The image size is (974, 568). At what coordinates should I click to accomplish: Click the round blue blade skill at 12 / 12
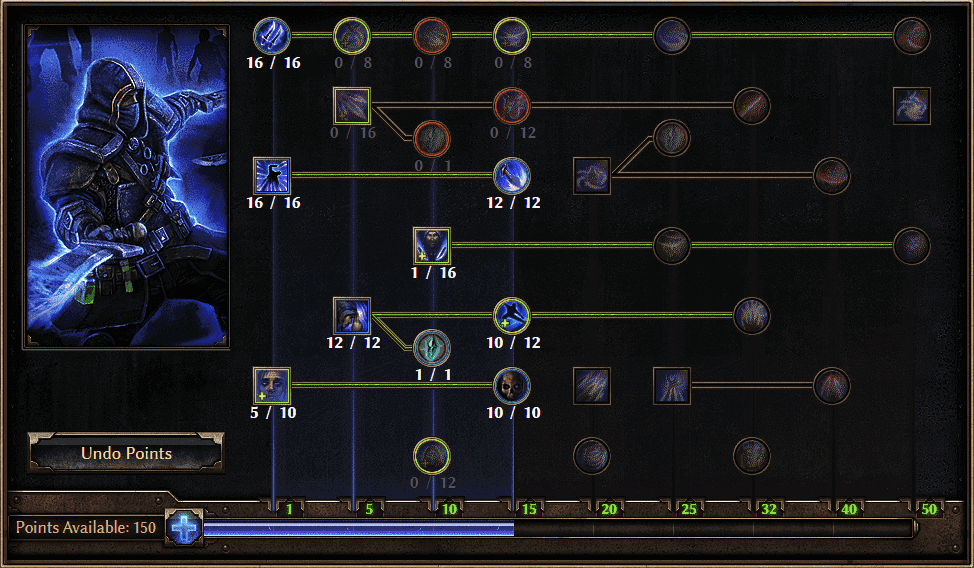512,176
